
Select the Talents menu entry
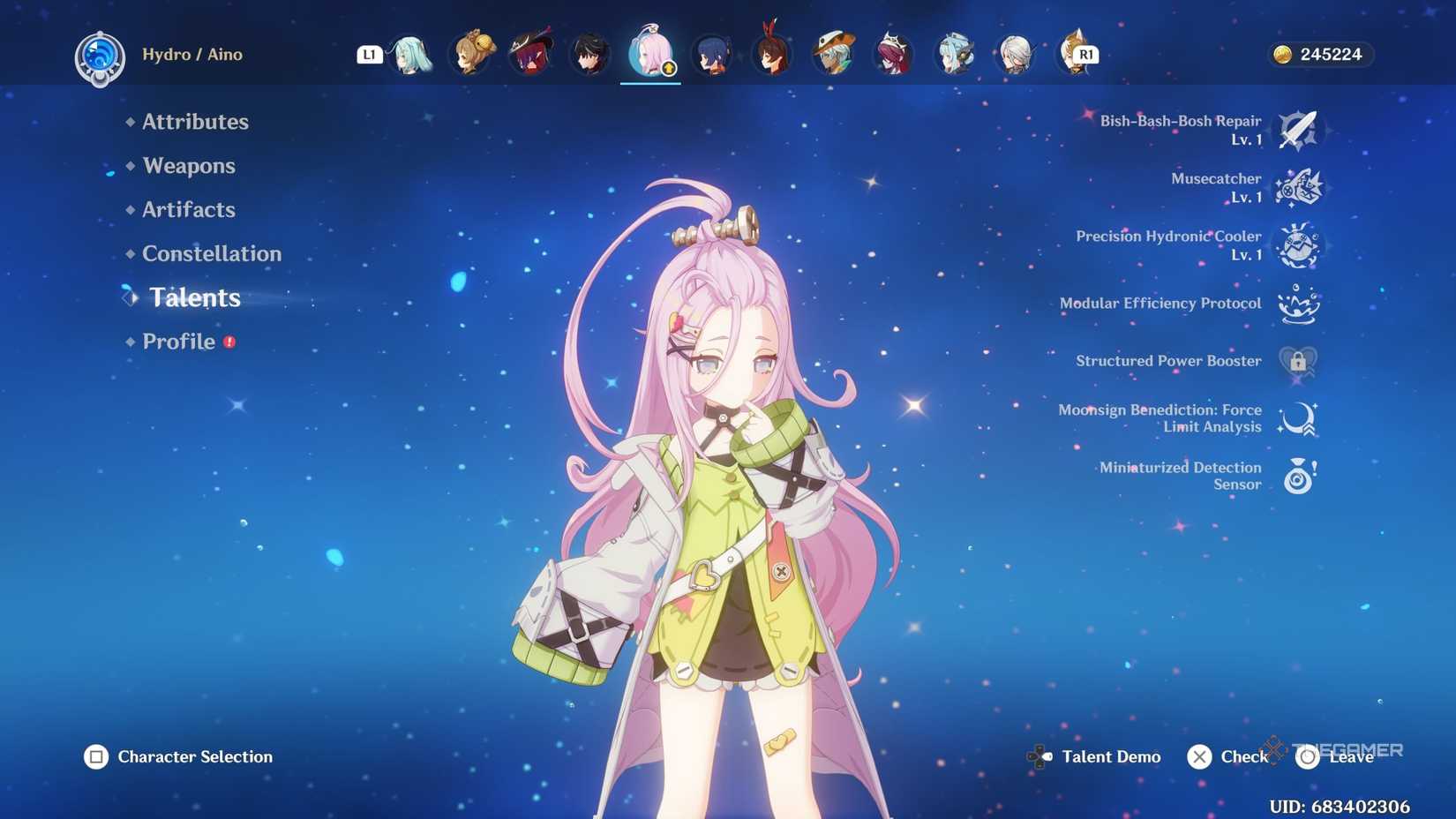coord(194,298)
